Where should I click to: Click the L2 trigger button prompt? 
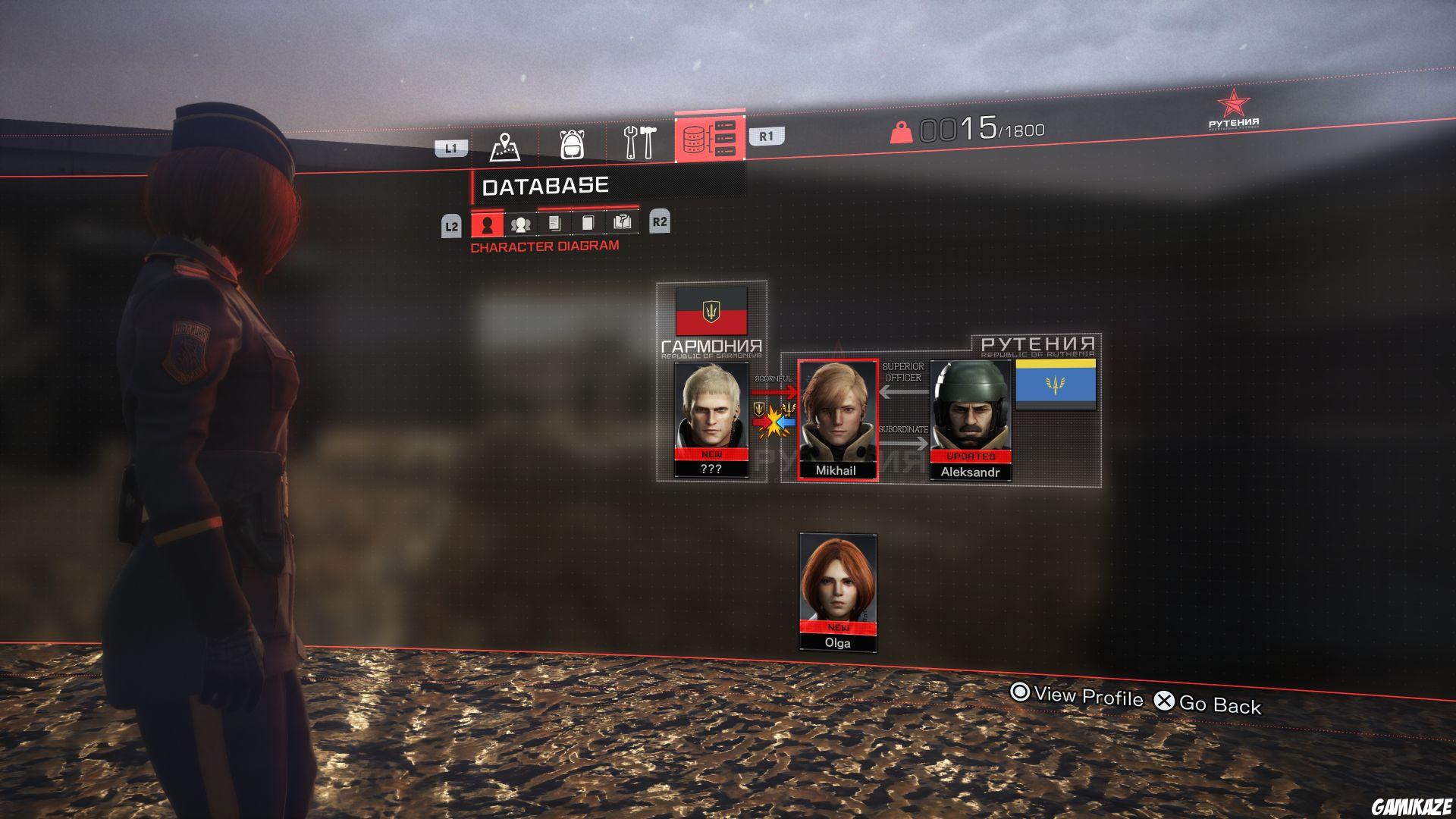click(452, 224)
